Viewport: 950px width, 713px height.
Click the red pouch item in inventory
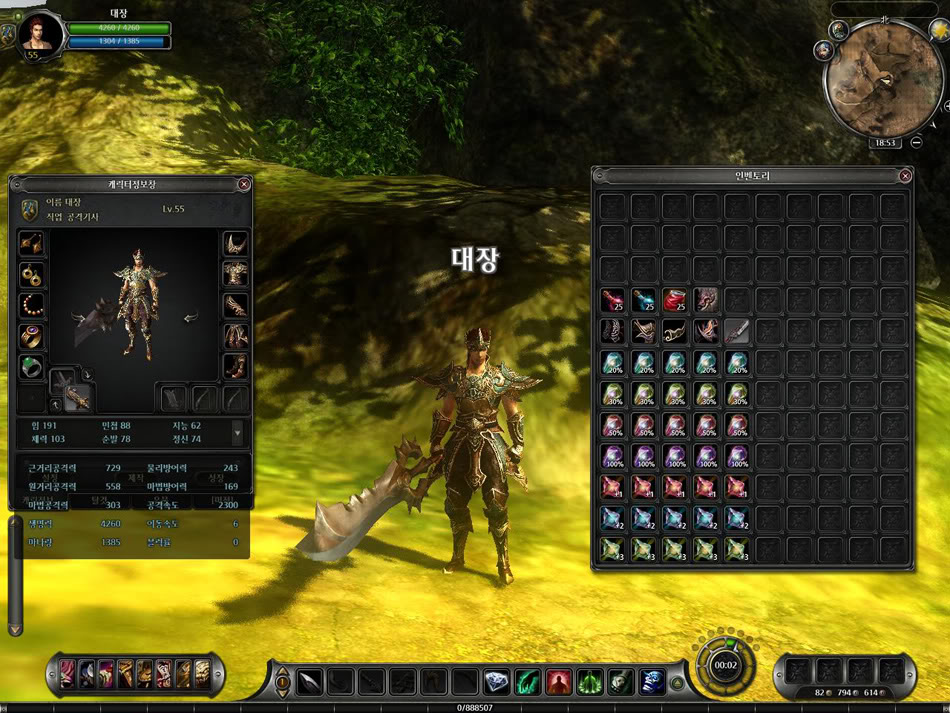[675, 300]
